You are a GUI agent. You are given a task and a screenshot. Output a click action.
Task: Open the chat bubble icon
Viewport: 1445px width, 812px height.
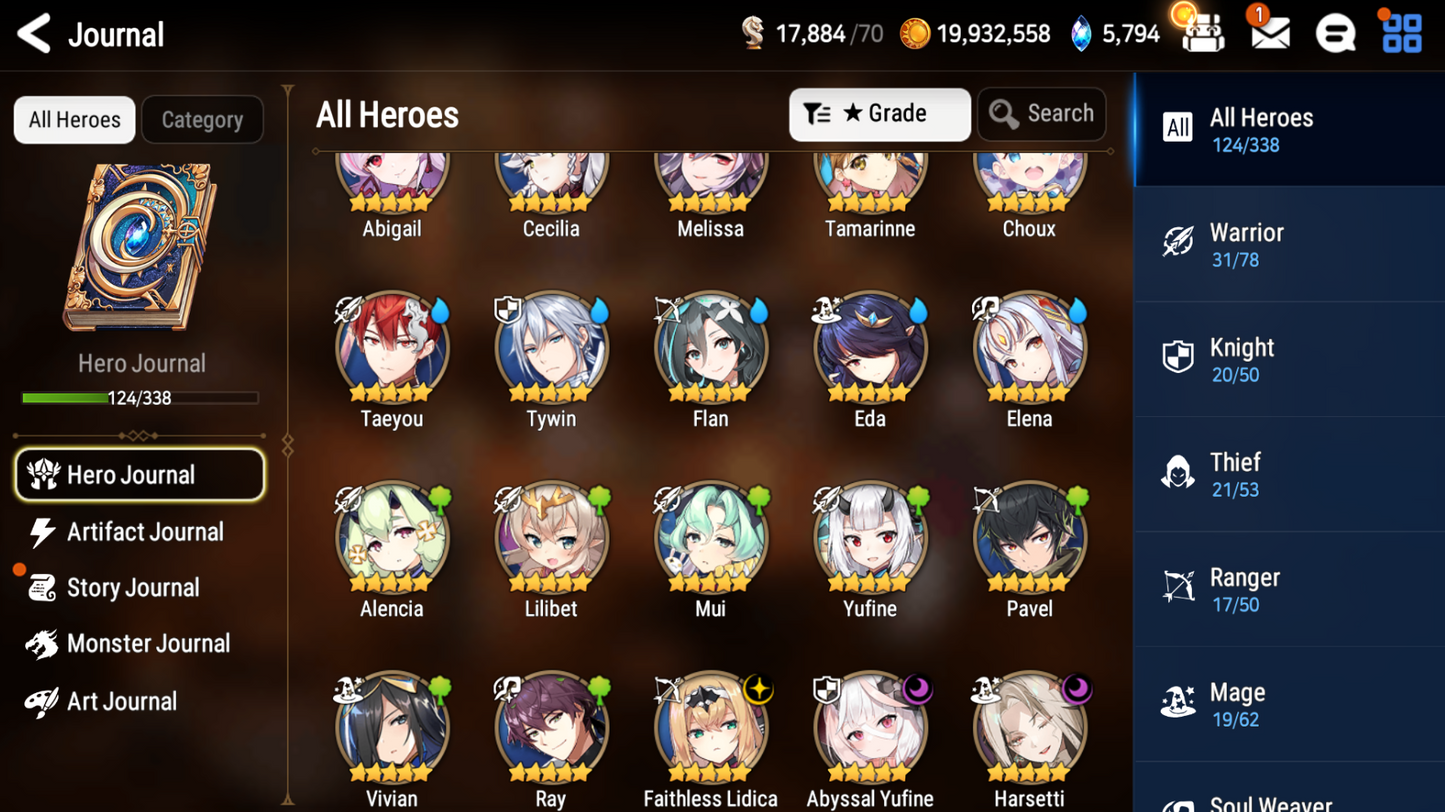(x=1335, y=34)
